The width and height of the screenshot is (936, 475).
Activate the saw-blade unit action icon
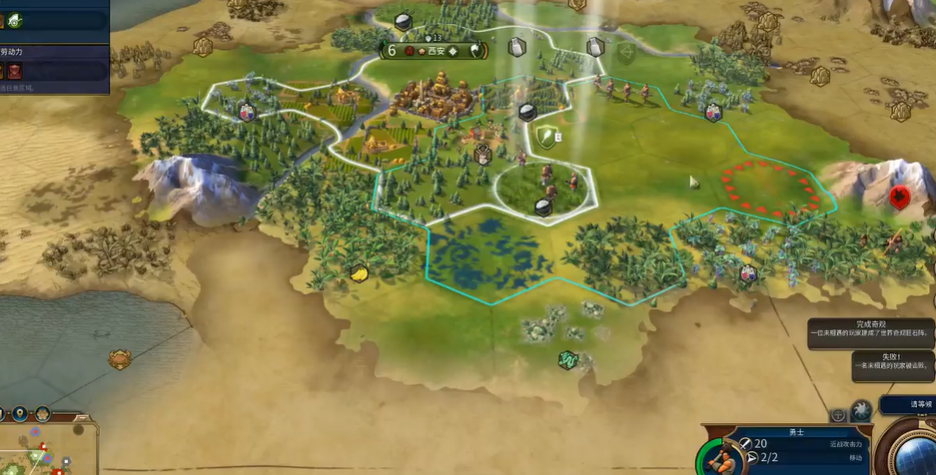[860, 410]
